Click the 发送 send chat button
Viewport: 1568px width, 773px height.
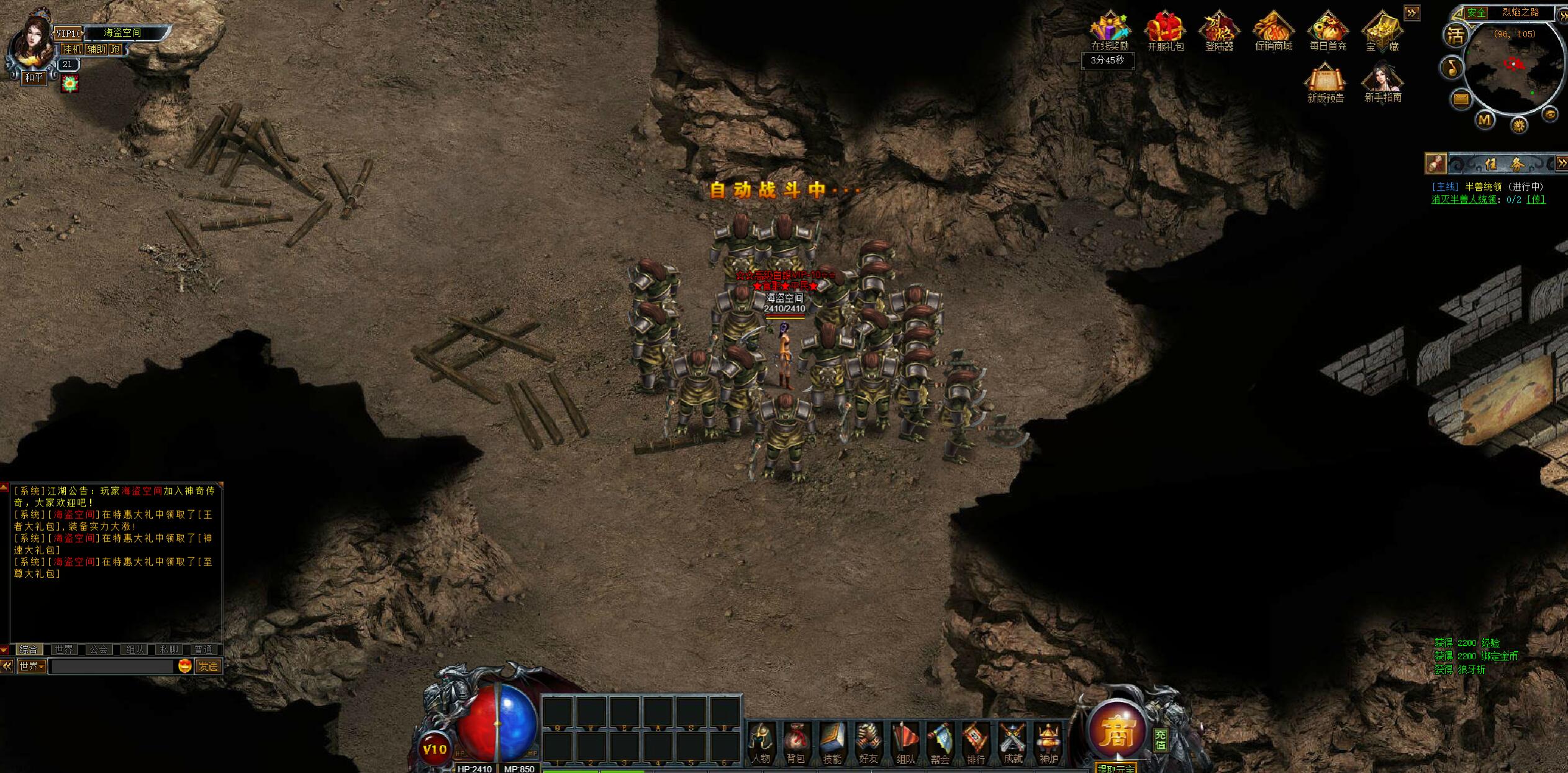[x=208, y=666]
